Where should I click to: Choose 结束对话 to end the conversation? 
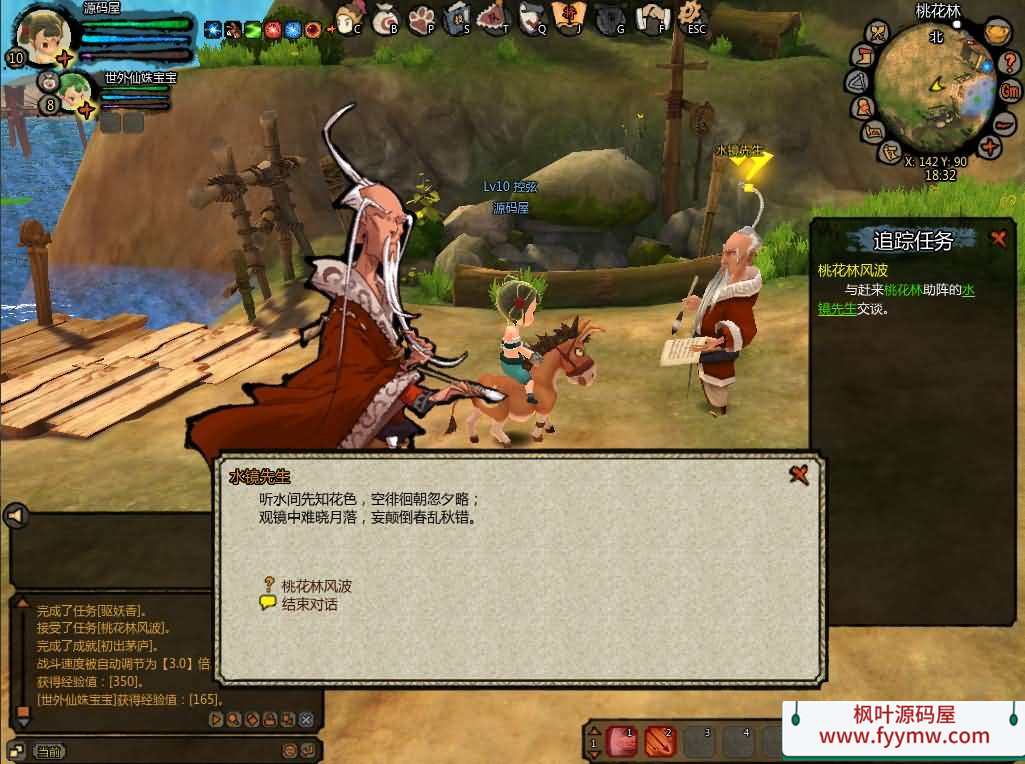309,604
